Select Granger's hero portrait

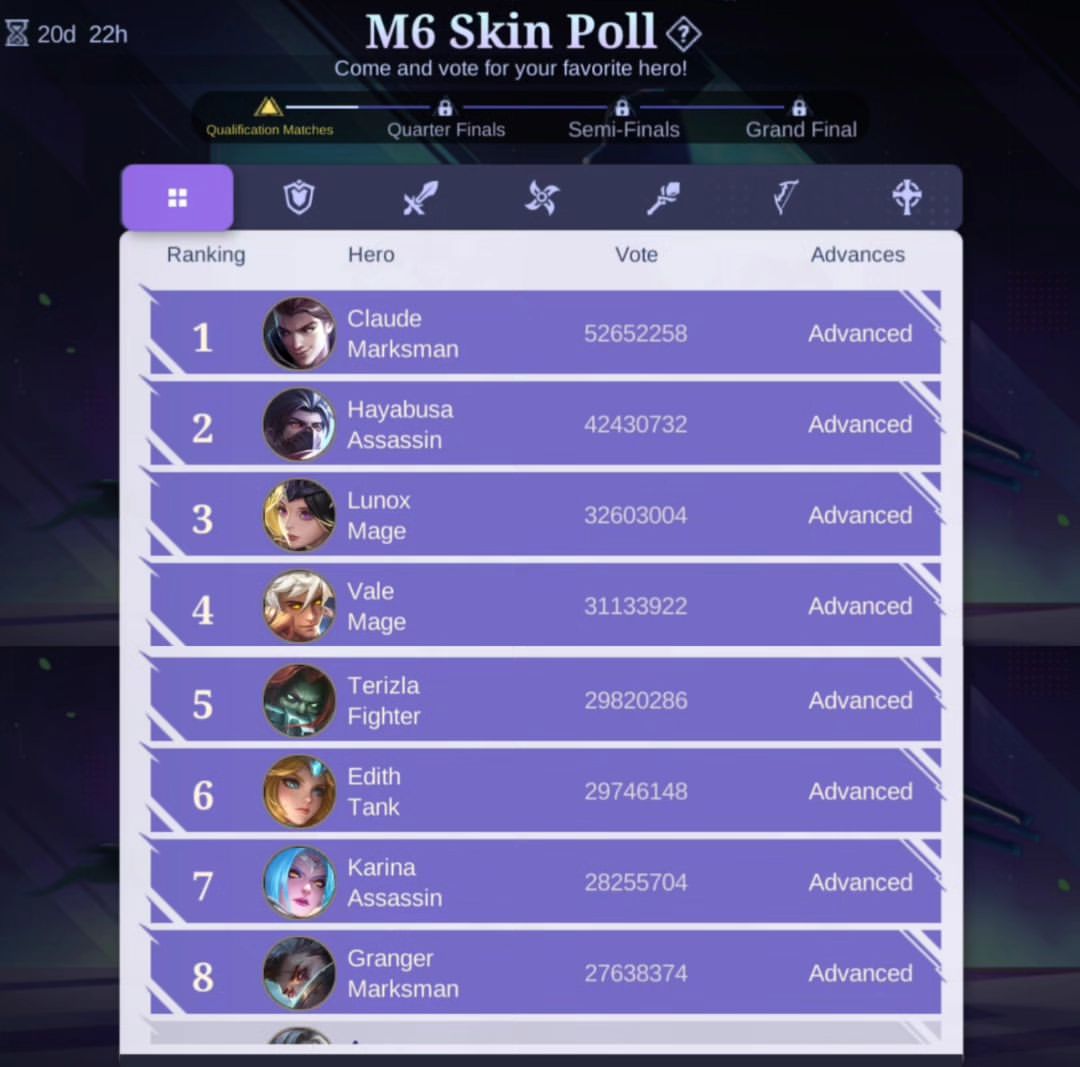click(299, 973)
